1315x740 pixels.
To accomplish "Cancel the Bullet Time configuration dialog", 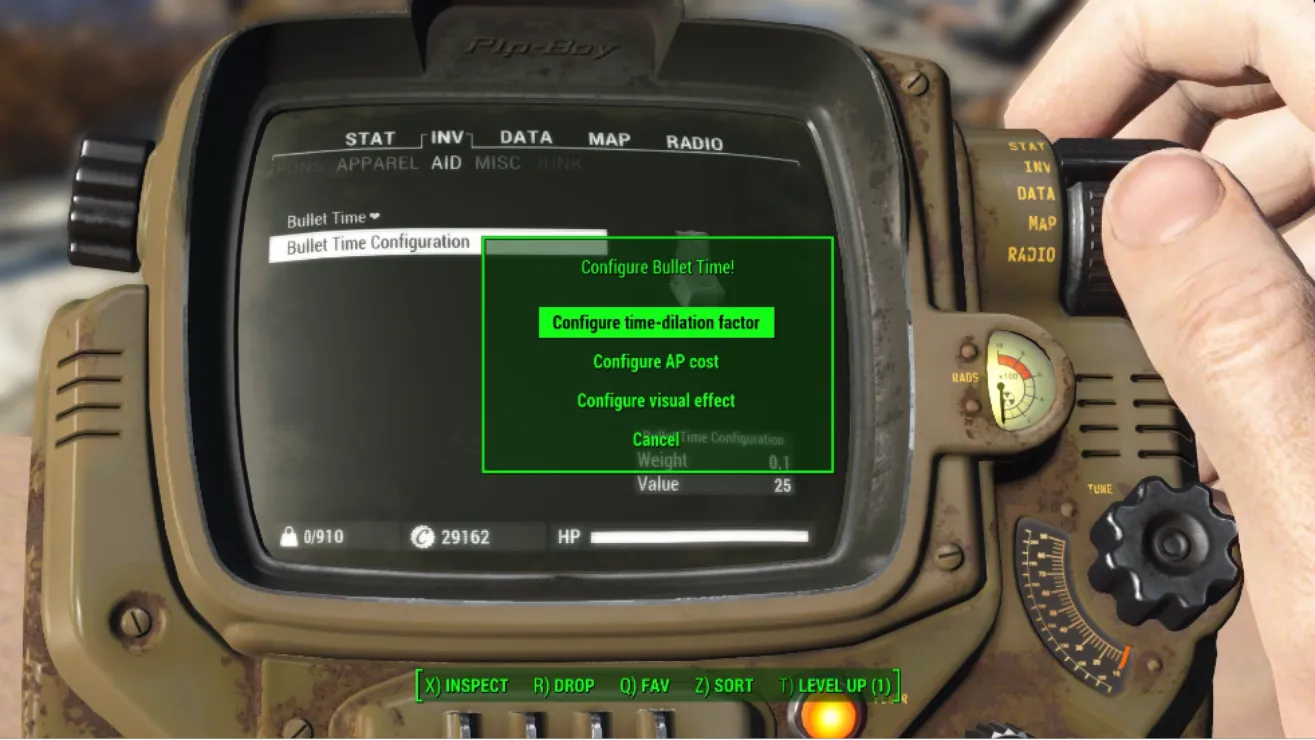I will point(655,440).
